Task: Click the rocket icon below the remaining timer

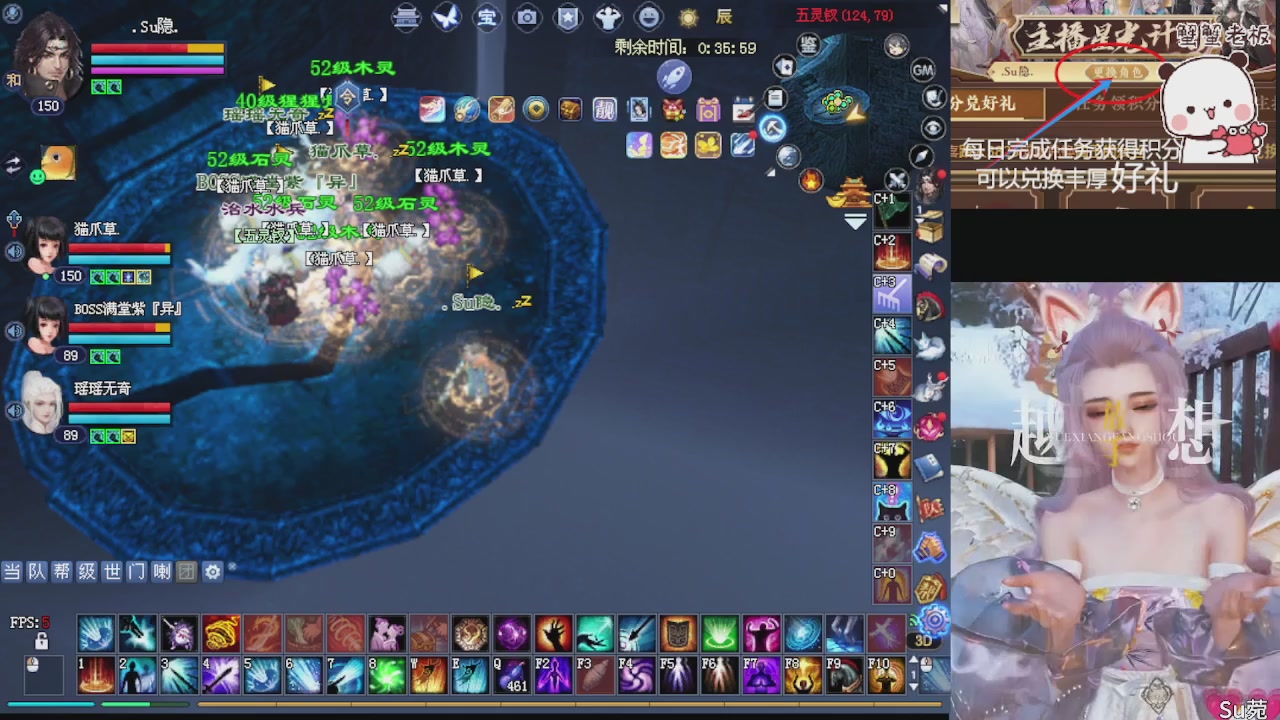Action: click(x=674, y=76)
